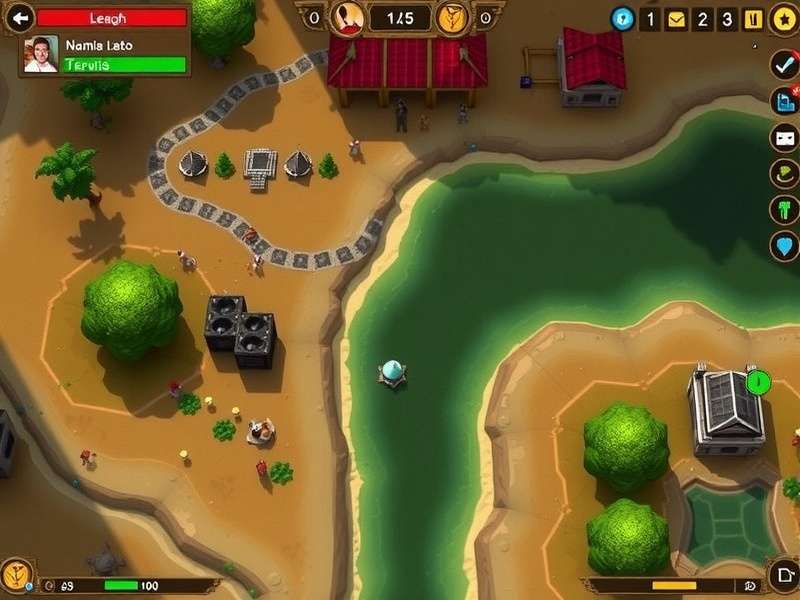Image resolution: width=800 pixels, height=600 pixels.
Task: Click the green marker on the grey building
Action: pyautogui.click(x=758, y=381)
